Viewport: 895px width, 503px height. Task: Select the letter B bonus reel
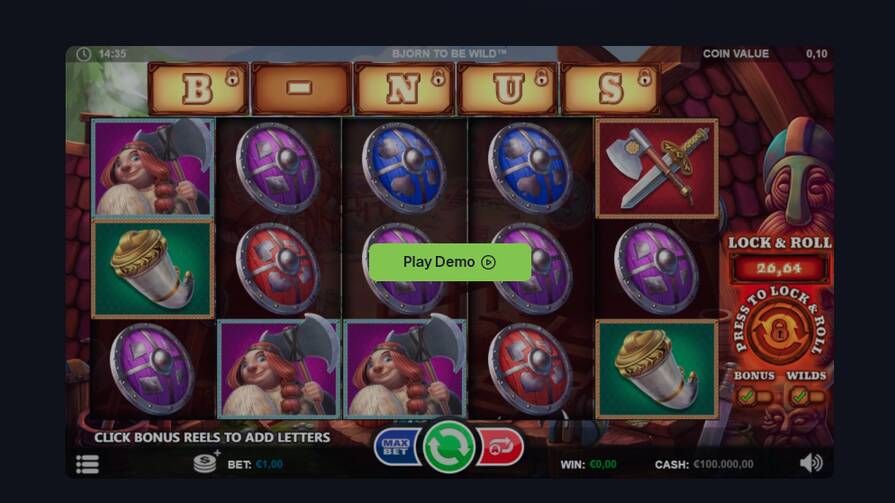coord(197,89)
